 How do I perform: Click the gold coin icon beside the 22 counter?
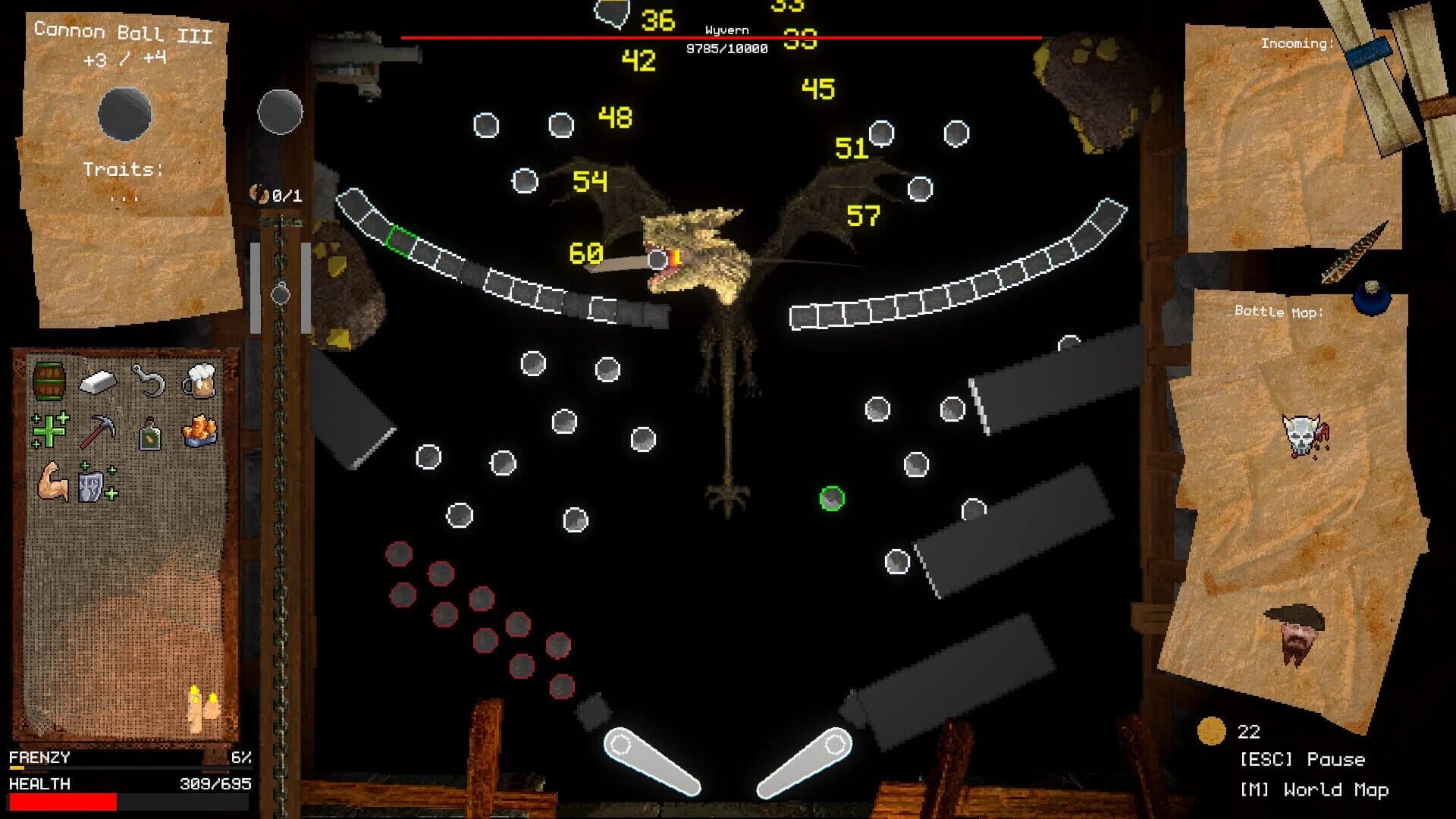(1213, 730)
